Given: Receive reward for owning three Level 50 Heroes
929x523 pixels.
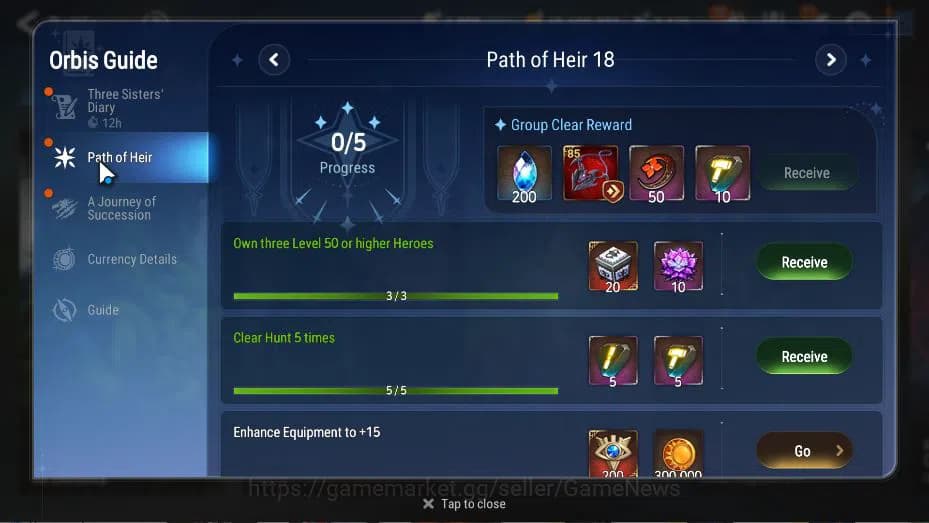Looking at the screenshot, I should click(804, 262).
